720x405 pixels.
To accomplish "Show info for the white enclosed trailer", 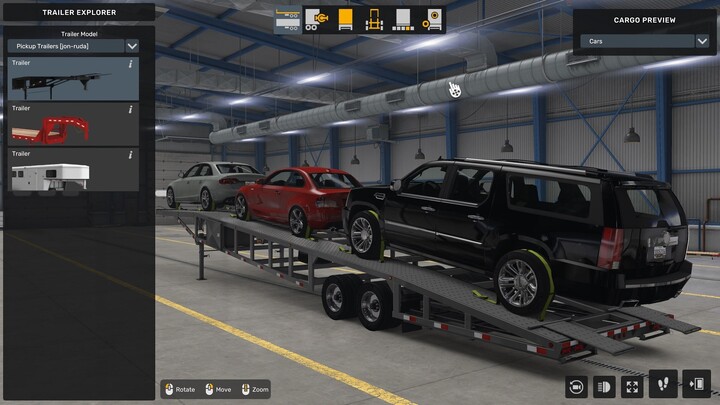I will pos(130,154).
